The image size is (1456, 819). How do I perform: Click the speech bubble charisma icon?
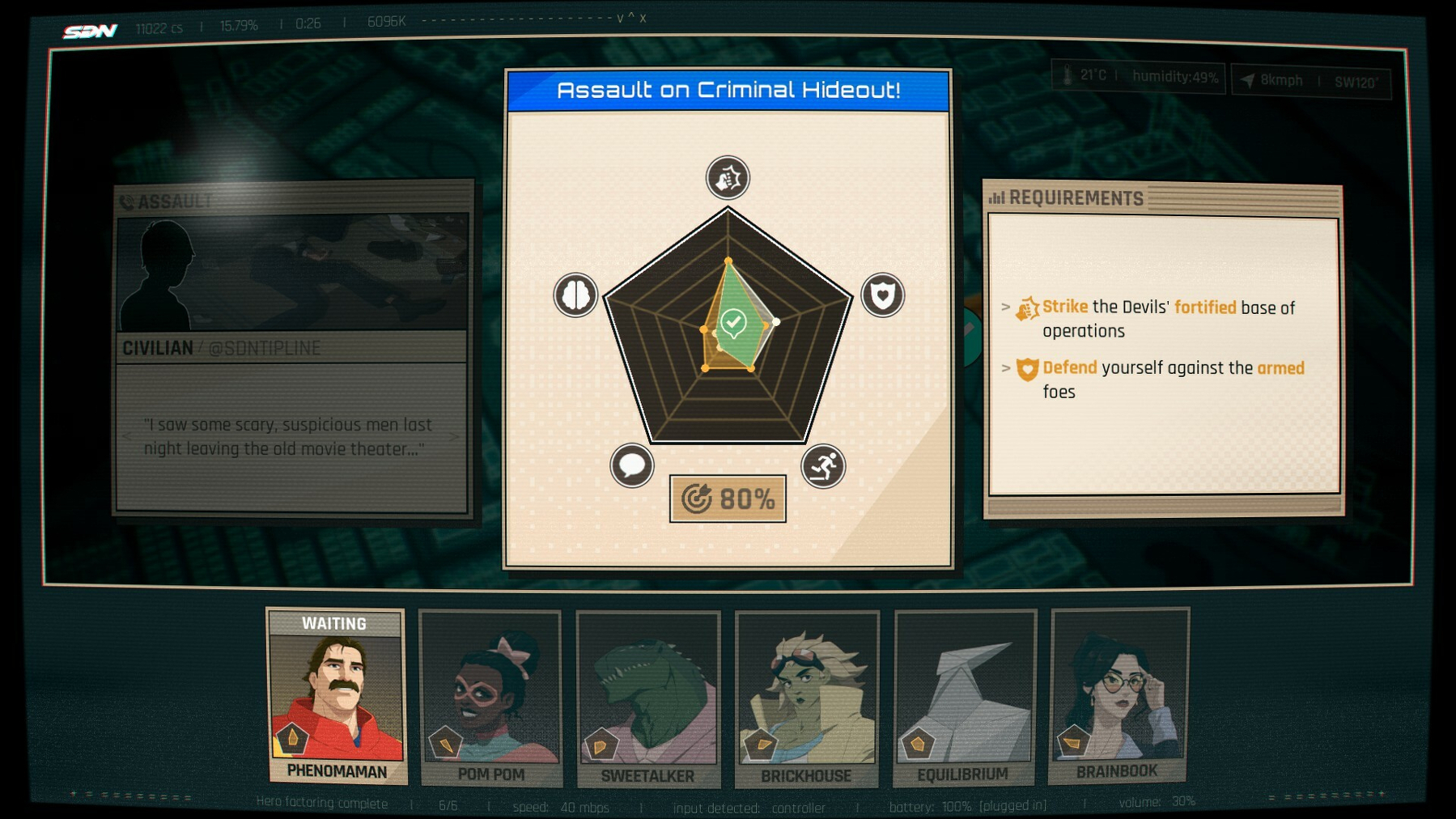click(x=634, y=464)
